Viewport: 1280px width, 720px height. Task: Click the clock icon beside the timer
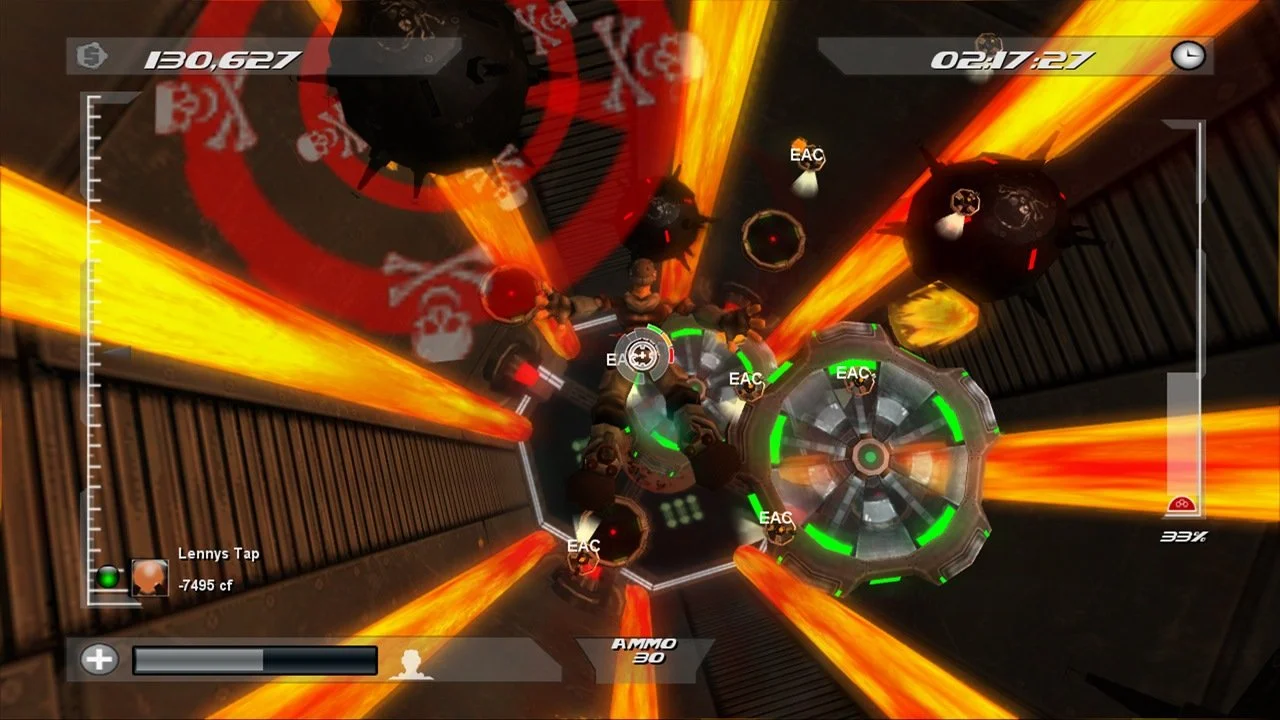pos(1188,57)
